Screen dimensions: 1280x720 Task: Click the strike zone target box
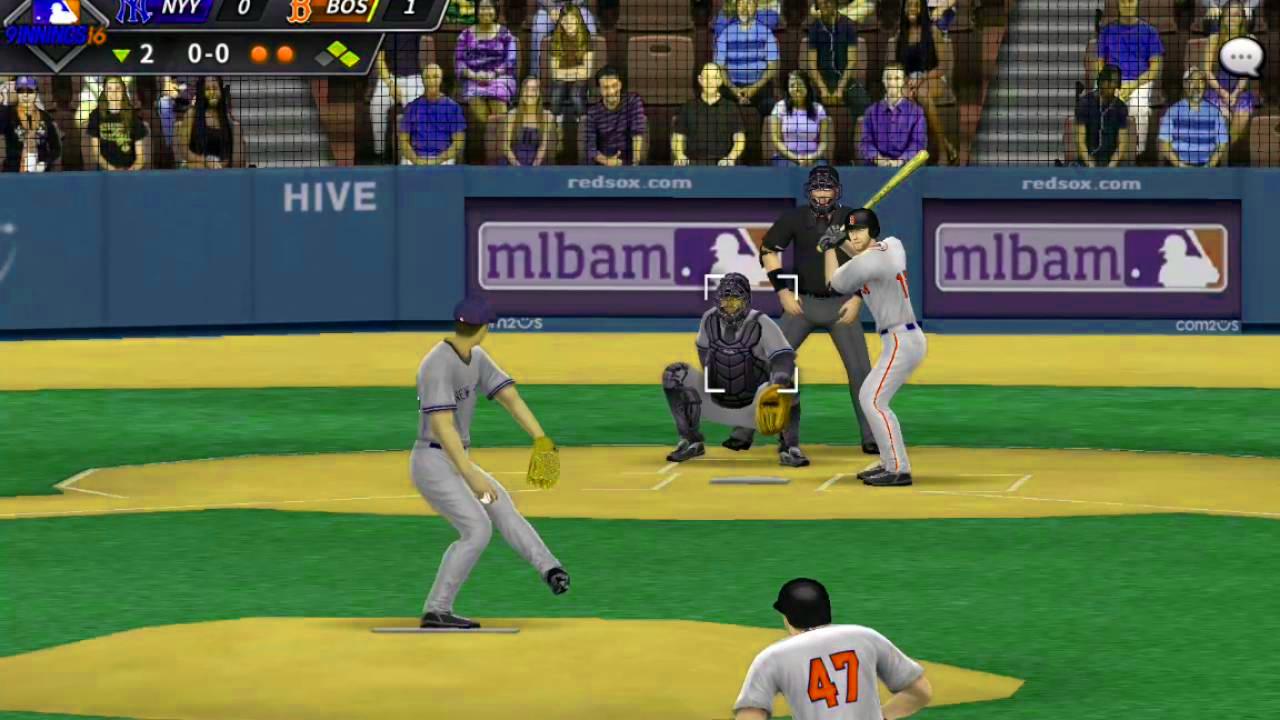pyautogui.click(x=751, y=330)
